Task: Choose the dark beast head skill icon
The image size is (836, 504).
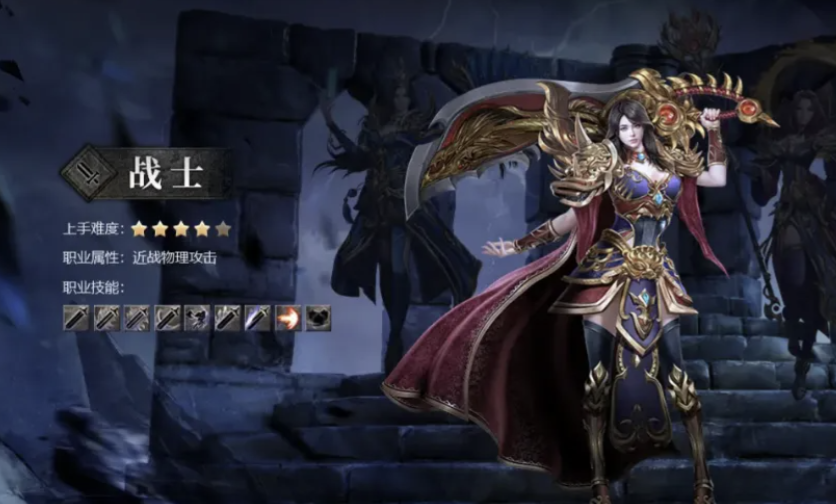Action: coord(318,318)
